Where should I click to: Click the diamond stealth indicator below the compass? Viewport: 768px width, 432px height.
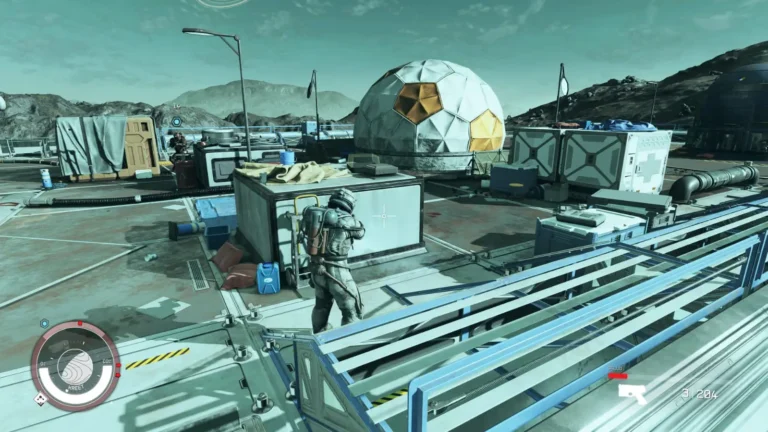pyautogui.click(x=41, y=398)
